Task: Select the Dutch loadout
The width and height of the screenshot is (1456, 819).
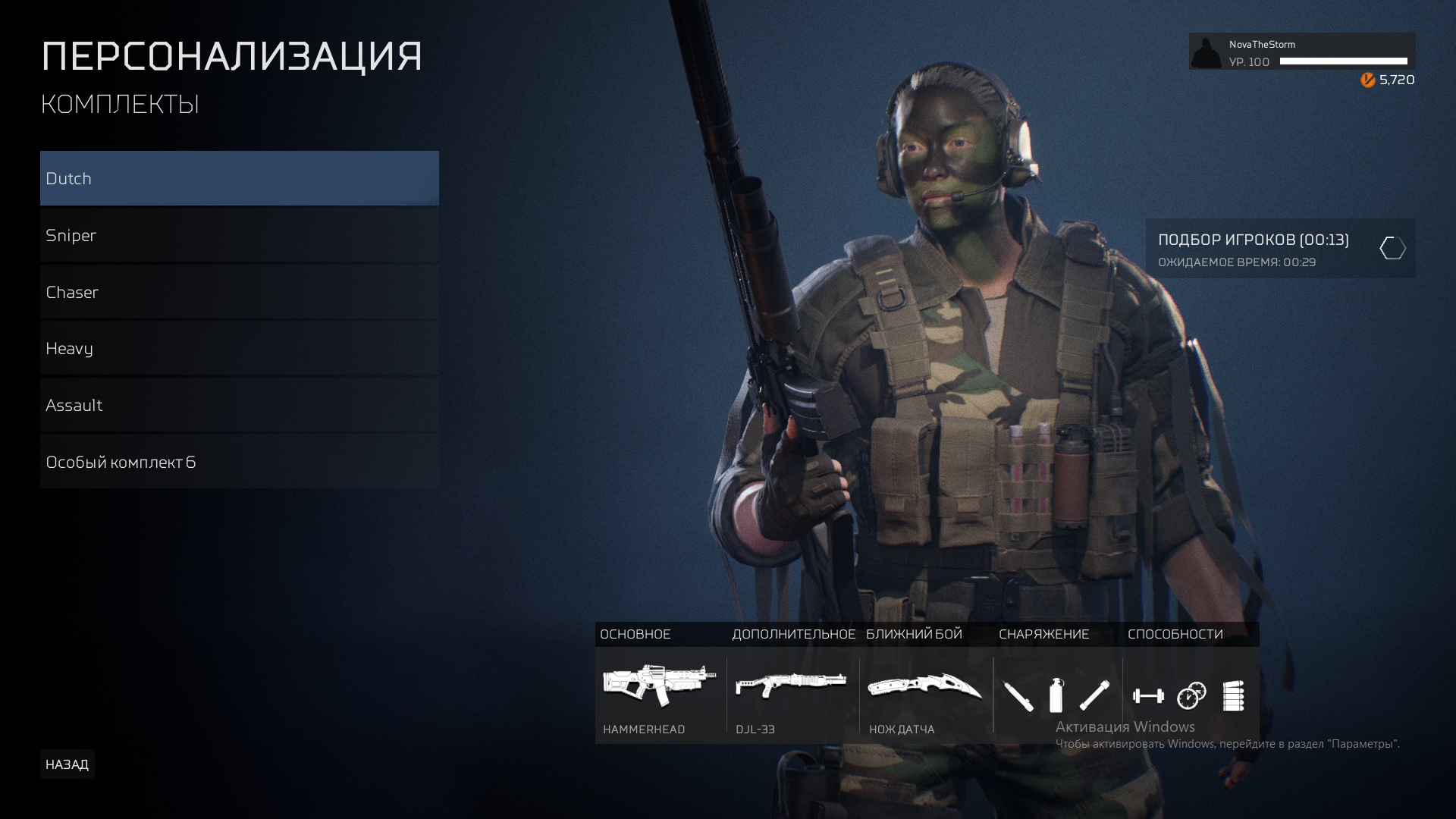Action: click(239, 178)
